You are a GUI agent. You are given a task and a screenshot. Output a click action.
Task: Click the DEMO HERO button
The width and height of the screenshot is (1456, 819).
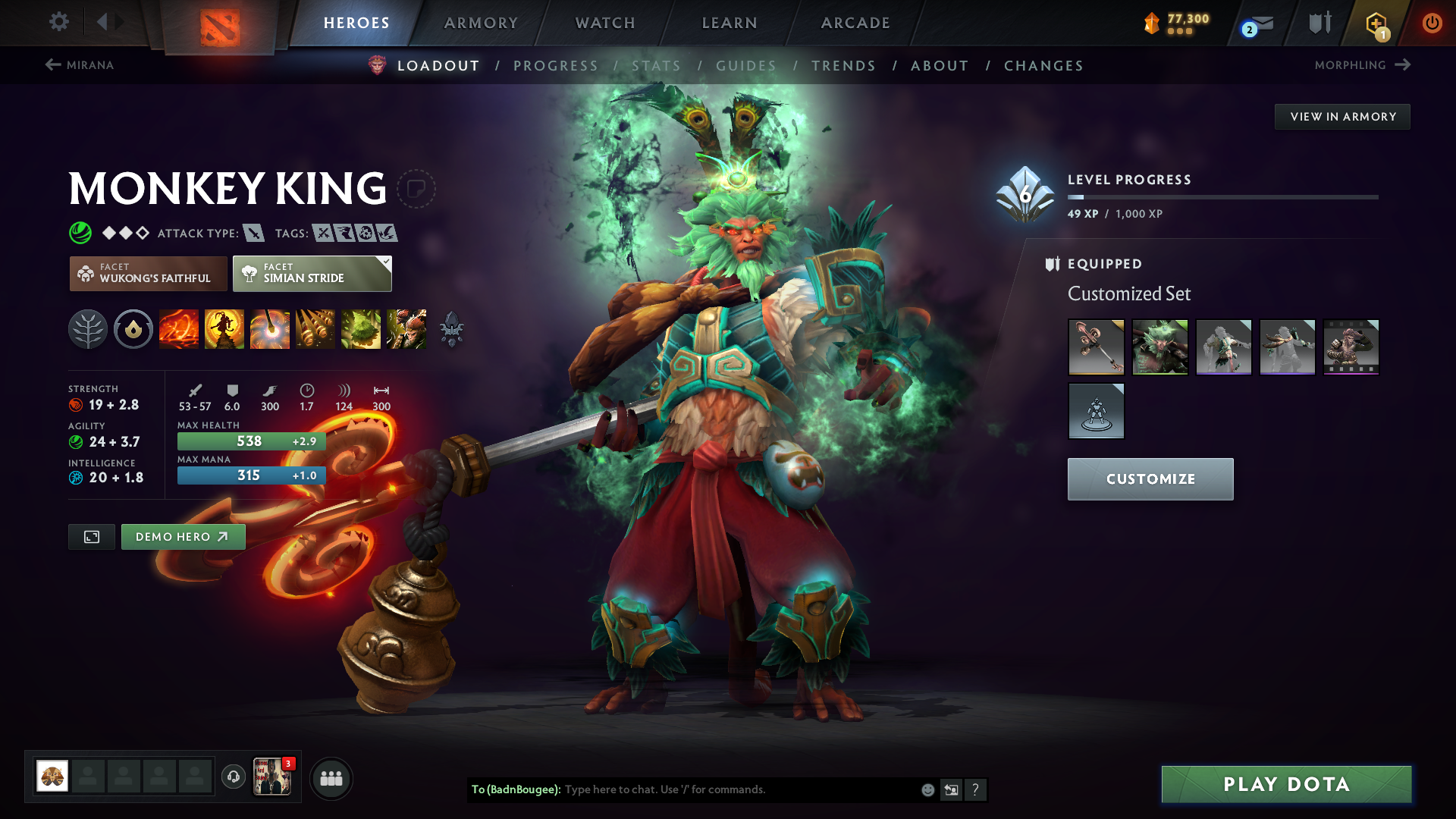click(183, 537)
